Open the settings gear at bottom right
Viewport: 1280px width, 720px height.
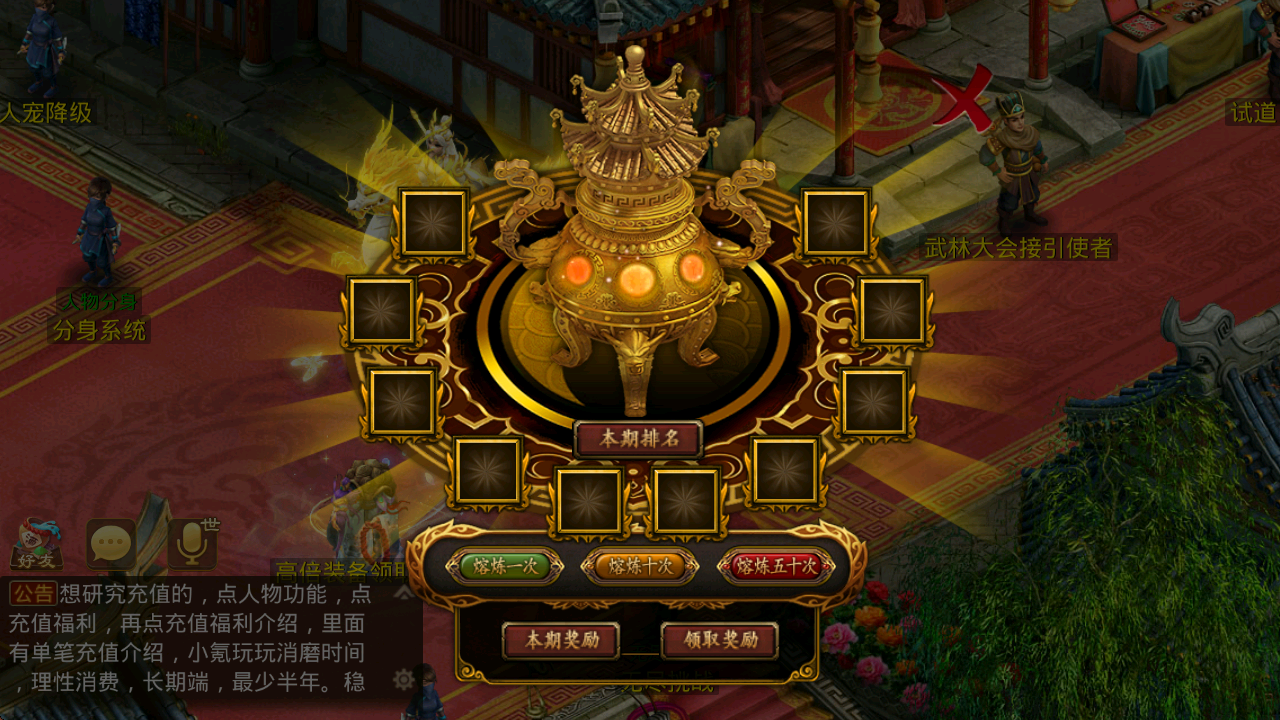(x=403, y=679)
